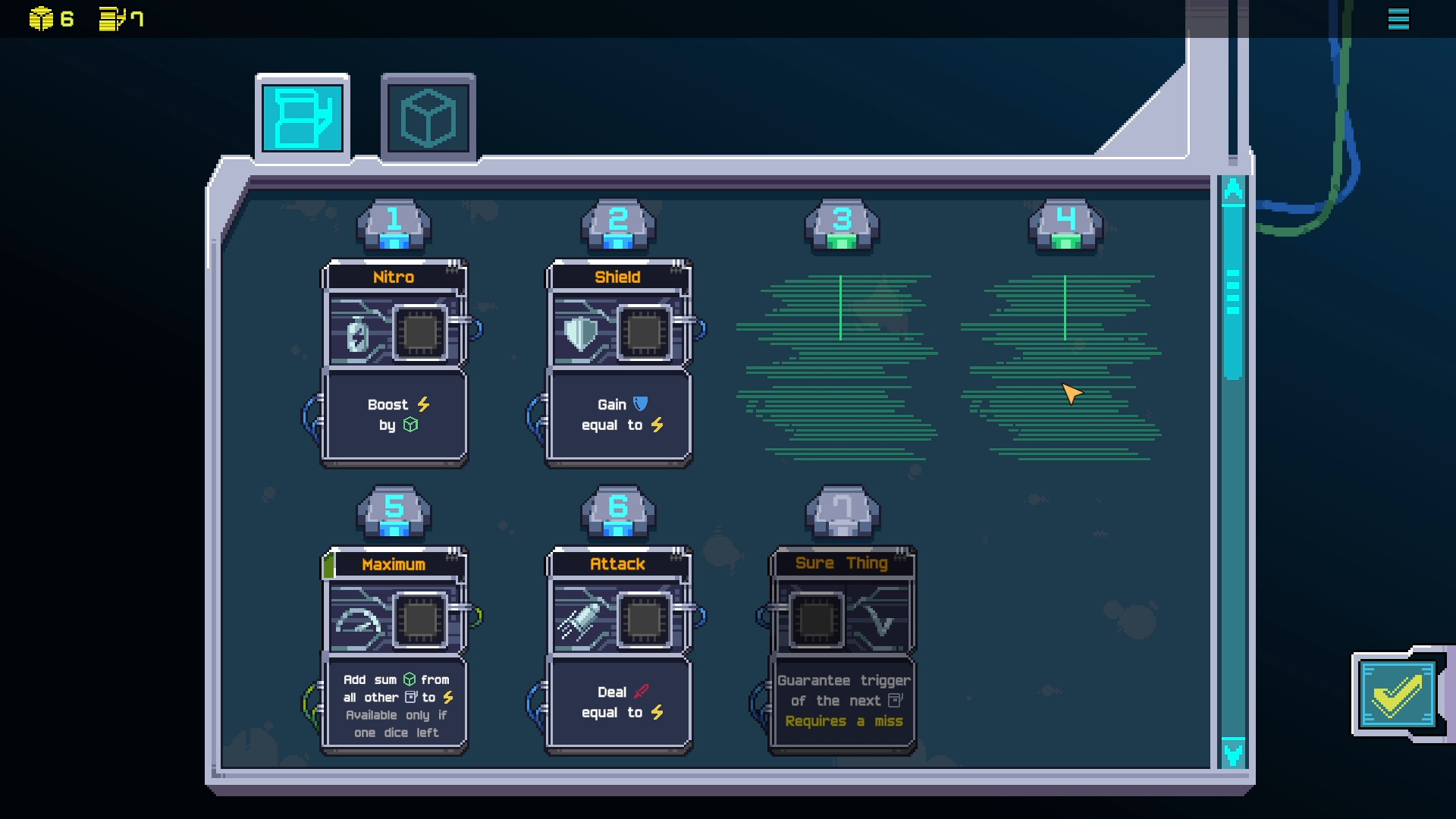Click the chip socket on the Shield card
1456x819 pixels.
pos(644,331)
